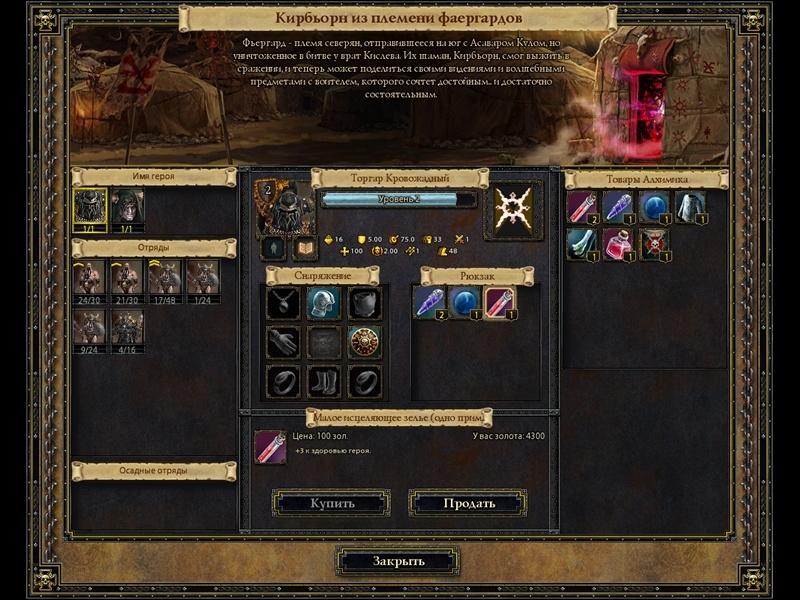The height and width of the screenshot is (600, 800).
Task: Open the hero's spellbook icon
Action: pyautogui.click(x=305, y=248)
